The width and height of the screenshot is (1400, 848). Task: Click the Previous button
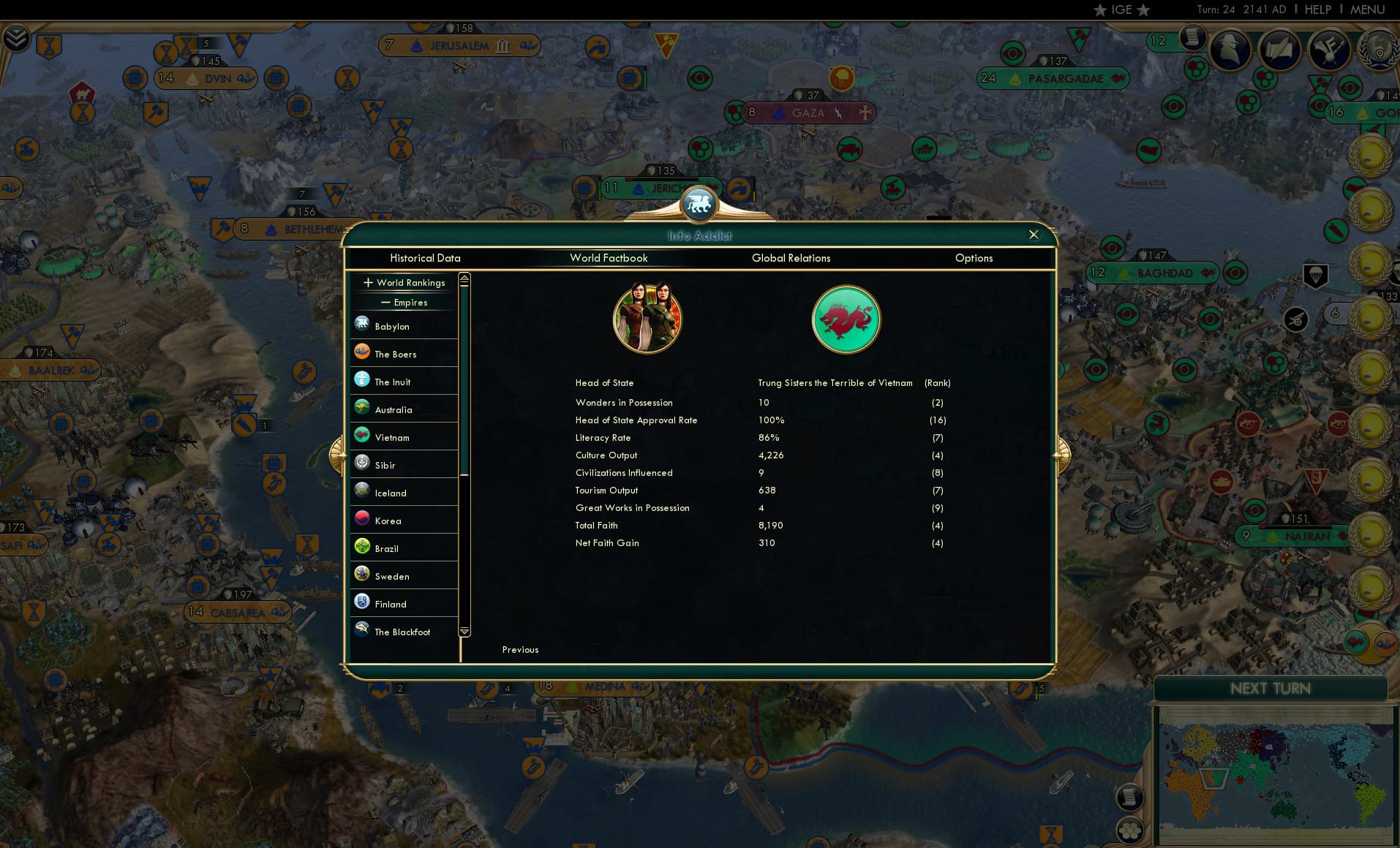tap(520, 649)
